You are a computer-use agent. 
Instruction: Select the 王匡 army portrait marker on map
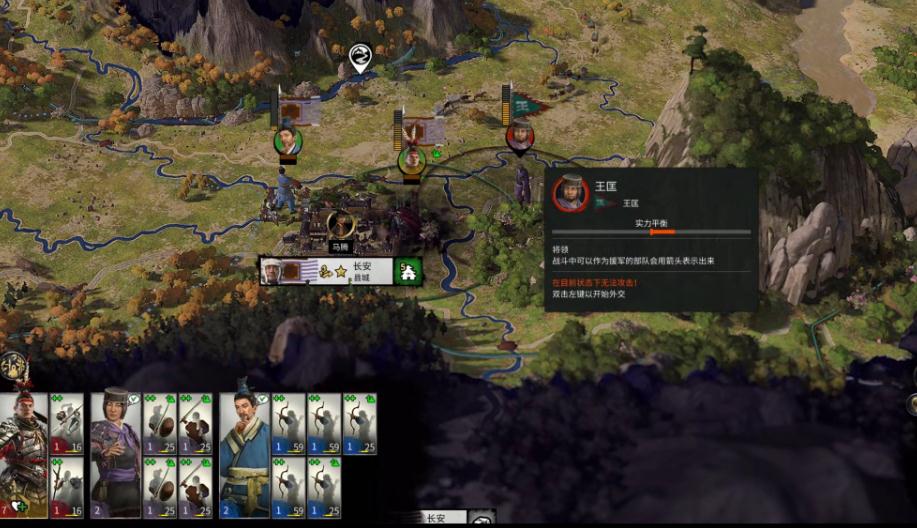(x=519, y=136)
